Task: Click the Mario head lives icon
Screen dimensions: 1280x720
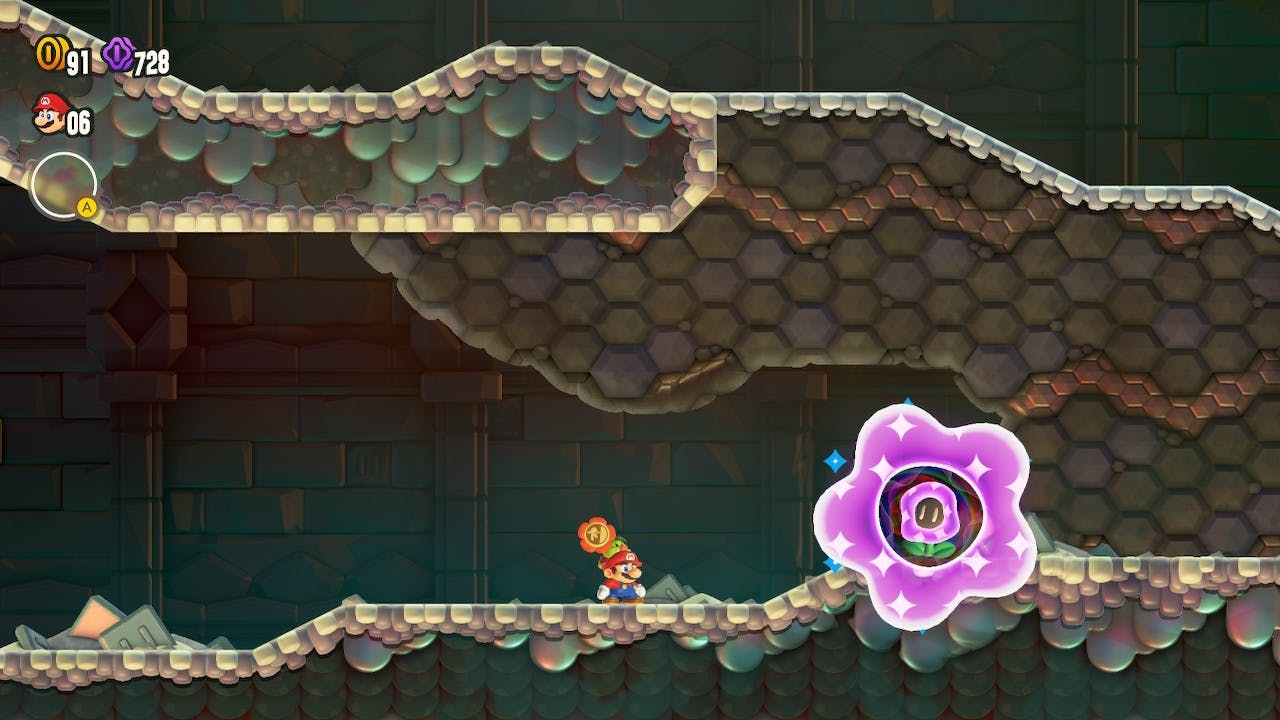Action: (x=48, y=114)
